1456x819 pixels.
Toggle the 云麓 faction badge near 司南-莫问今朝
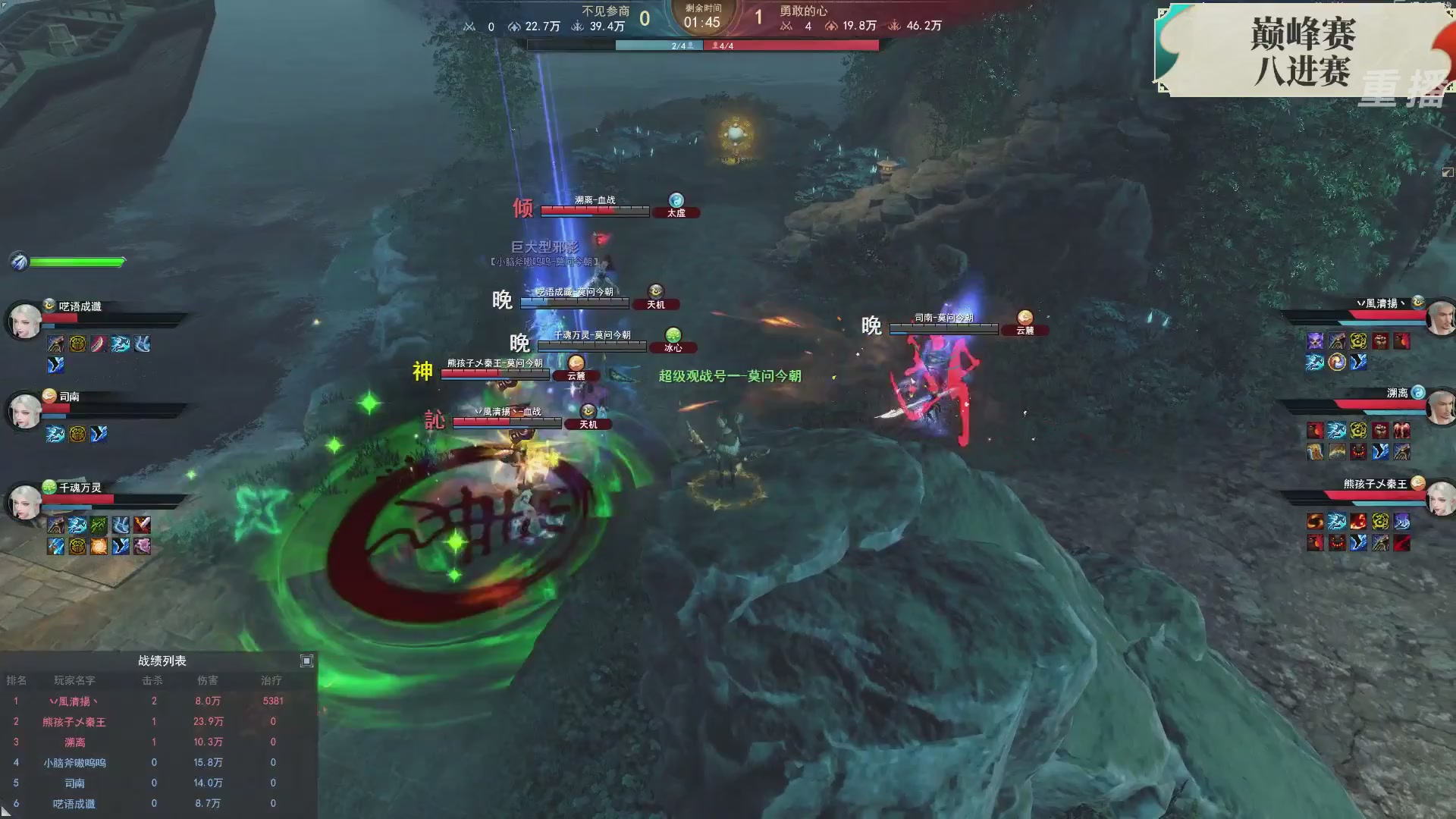(x=1025, y=329)
